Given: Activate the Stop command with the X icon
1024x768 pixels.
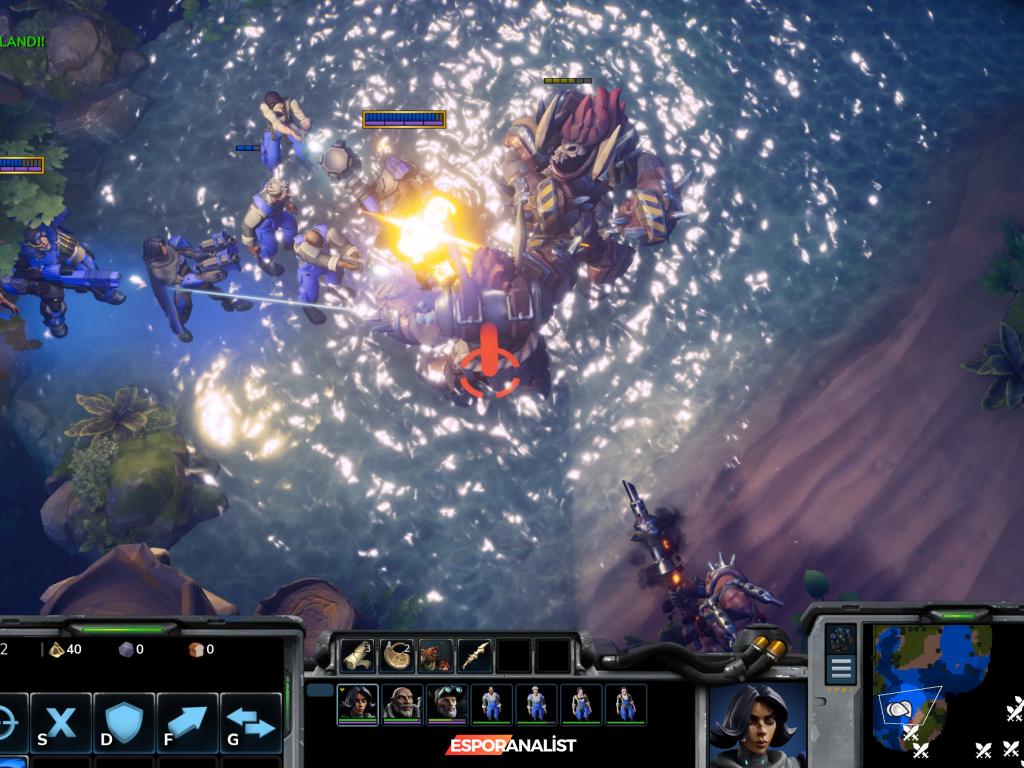Looking at the screenshot, I should (62, 722).
